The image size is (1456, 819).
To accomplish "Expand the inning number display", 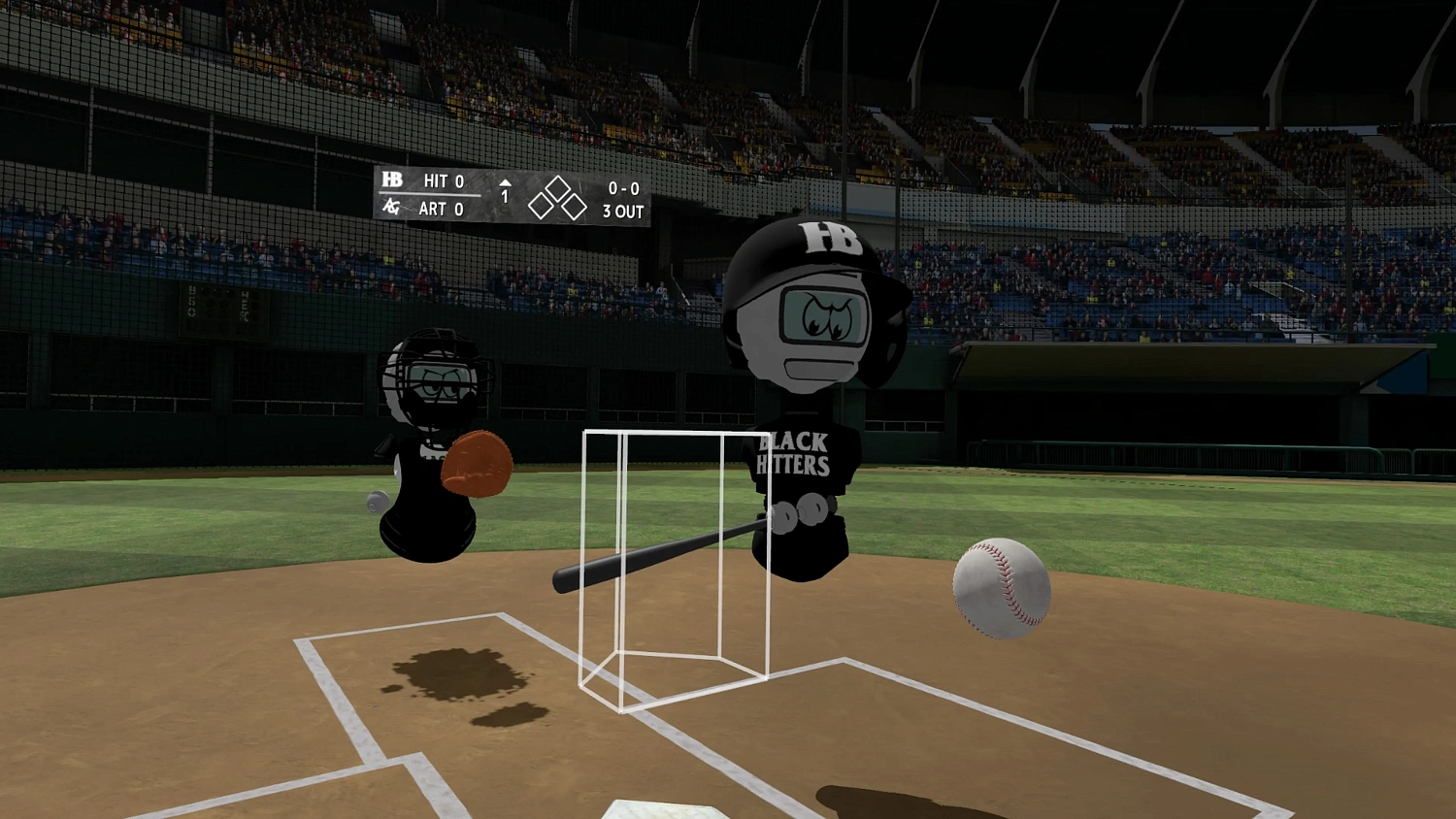I will [x=504, y=196].
